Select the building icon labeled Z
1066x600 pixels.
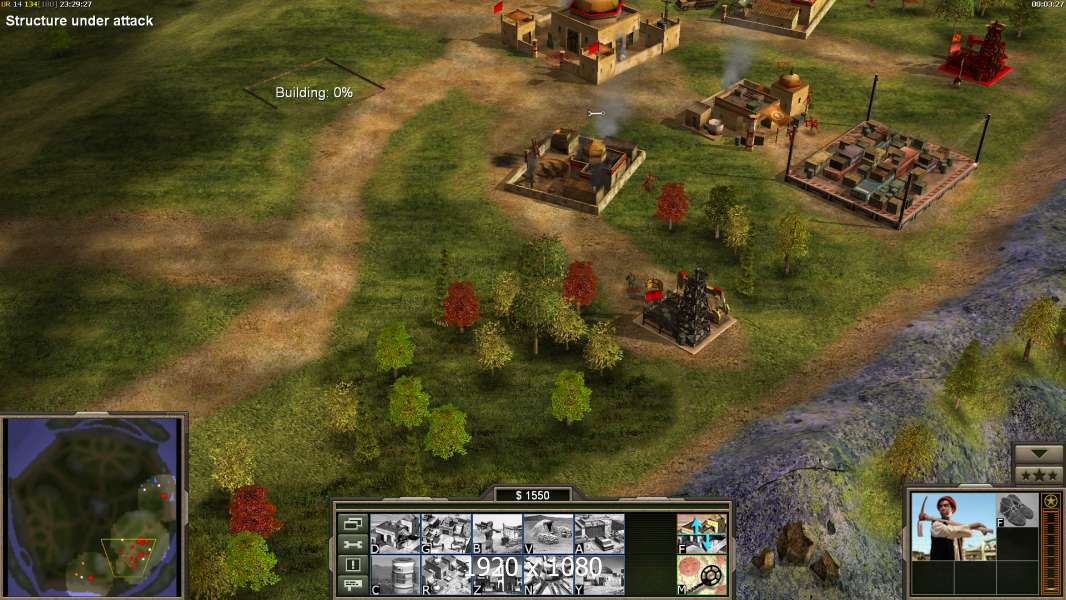(497, 574)
